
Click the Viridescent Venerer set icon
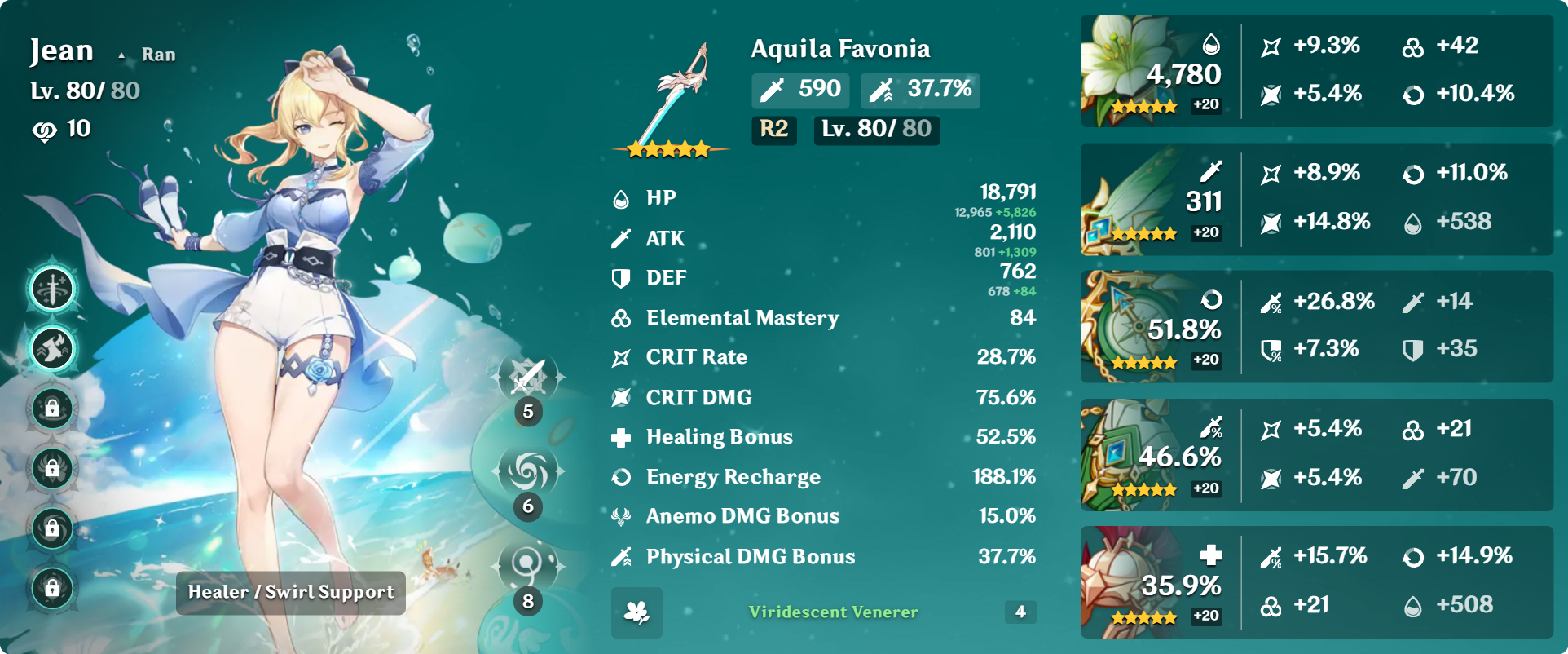tap(636, 612)
